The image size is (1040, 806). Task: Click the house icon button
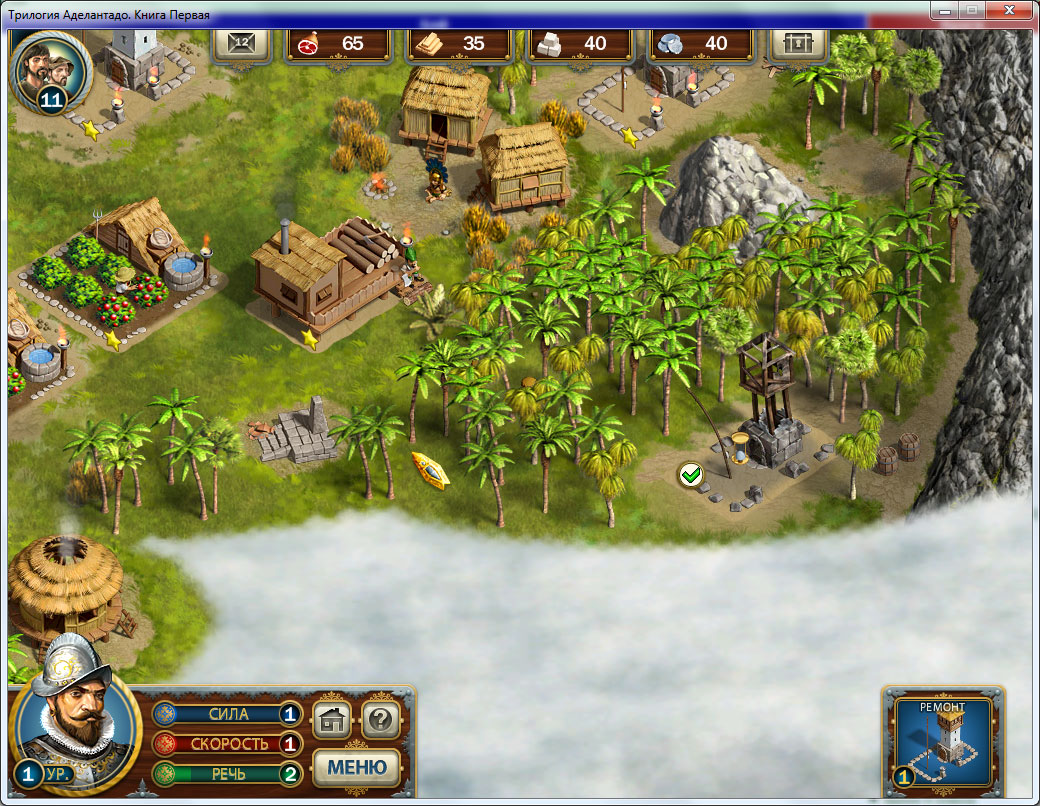coord(332,719)
